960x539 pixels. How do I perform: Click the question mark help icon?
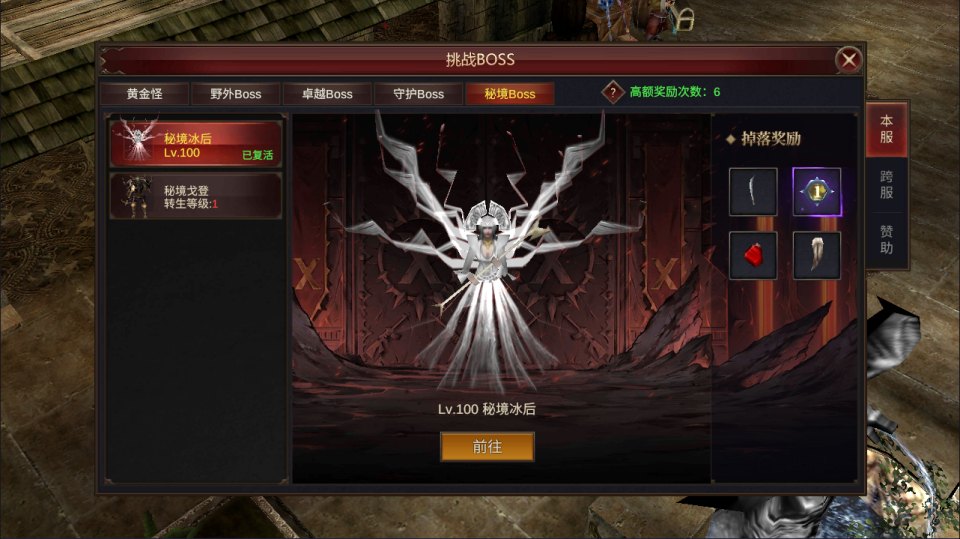(x=613, y=92)
